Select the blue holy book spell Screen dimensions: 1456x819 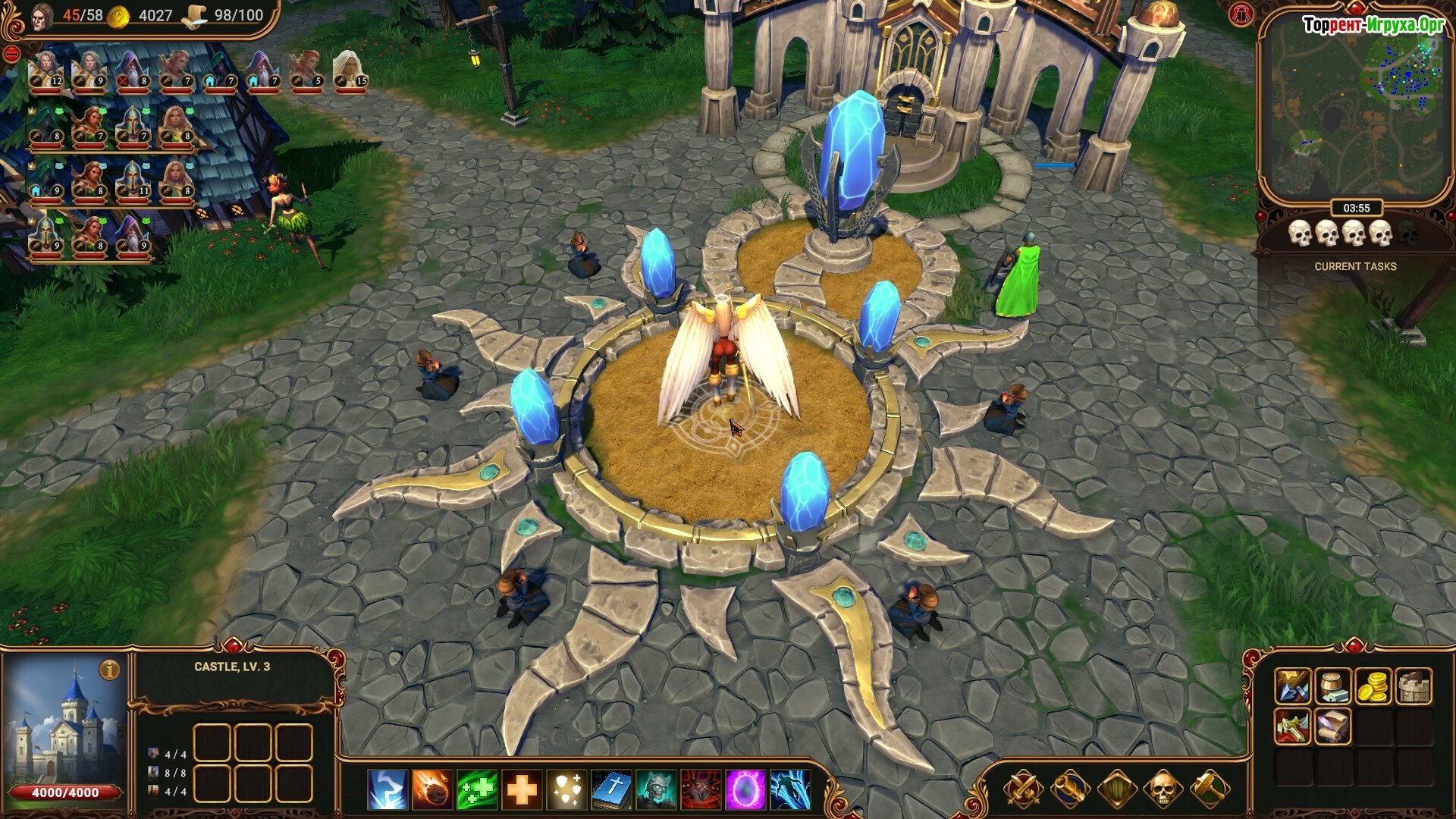tap(611, 789)
